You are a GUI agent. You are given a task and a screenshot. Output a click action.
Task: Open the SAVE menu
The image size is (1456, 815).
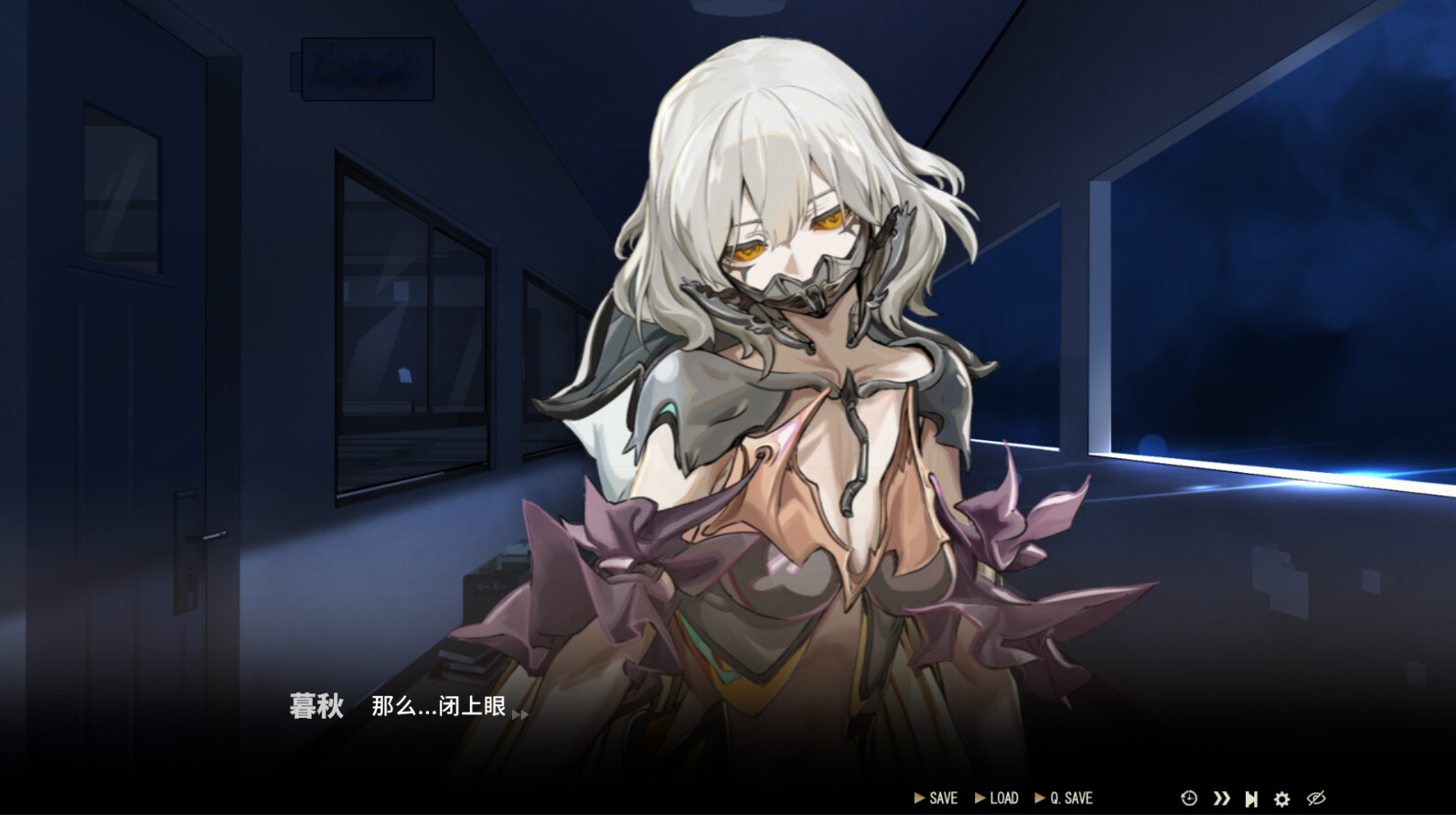[937, 799]
